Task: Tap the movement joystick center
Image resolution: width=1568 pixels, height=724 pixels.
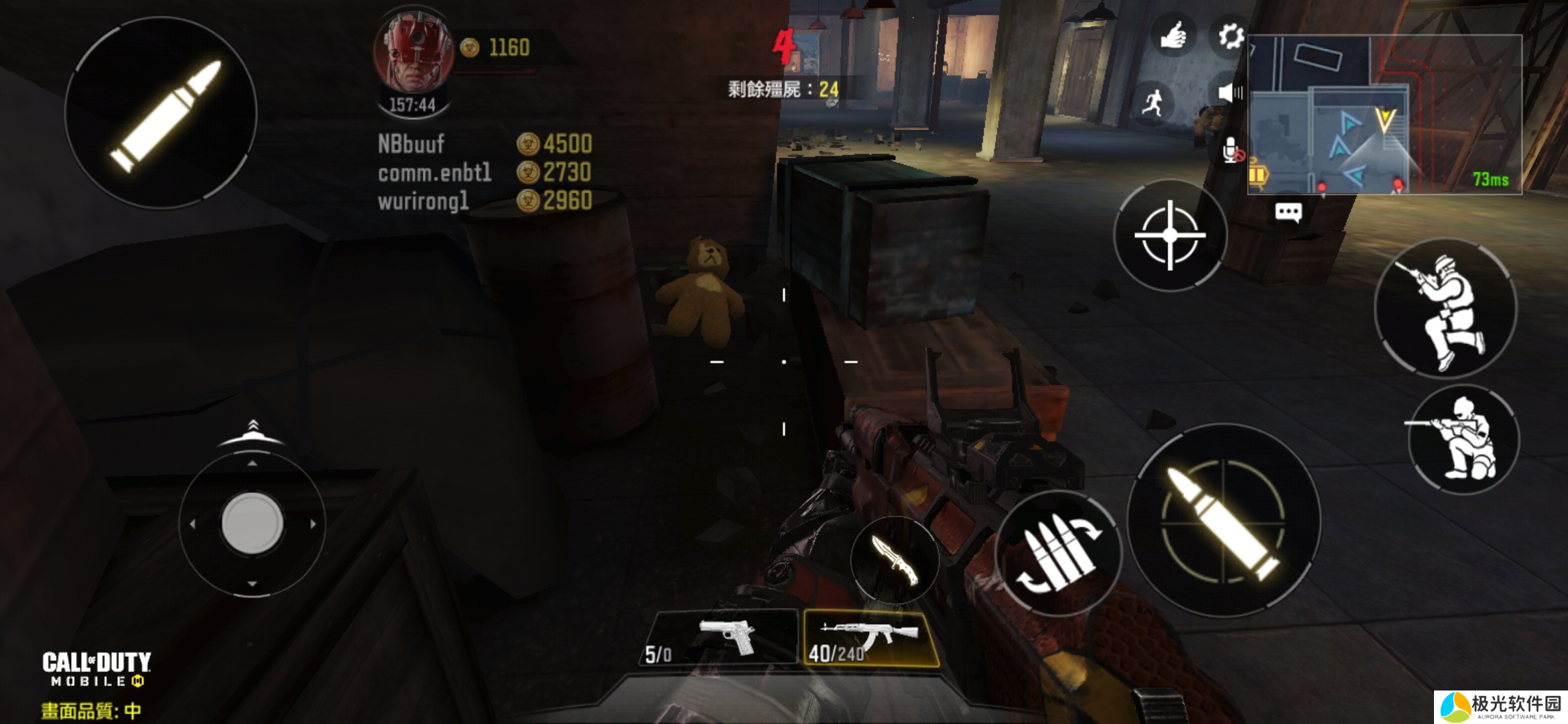Action: click(x=252, y=523)
